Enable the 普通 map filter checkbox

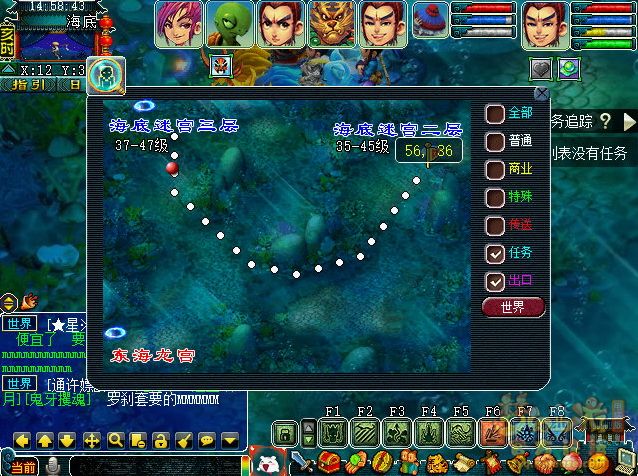click(495, 141)
